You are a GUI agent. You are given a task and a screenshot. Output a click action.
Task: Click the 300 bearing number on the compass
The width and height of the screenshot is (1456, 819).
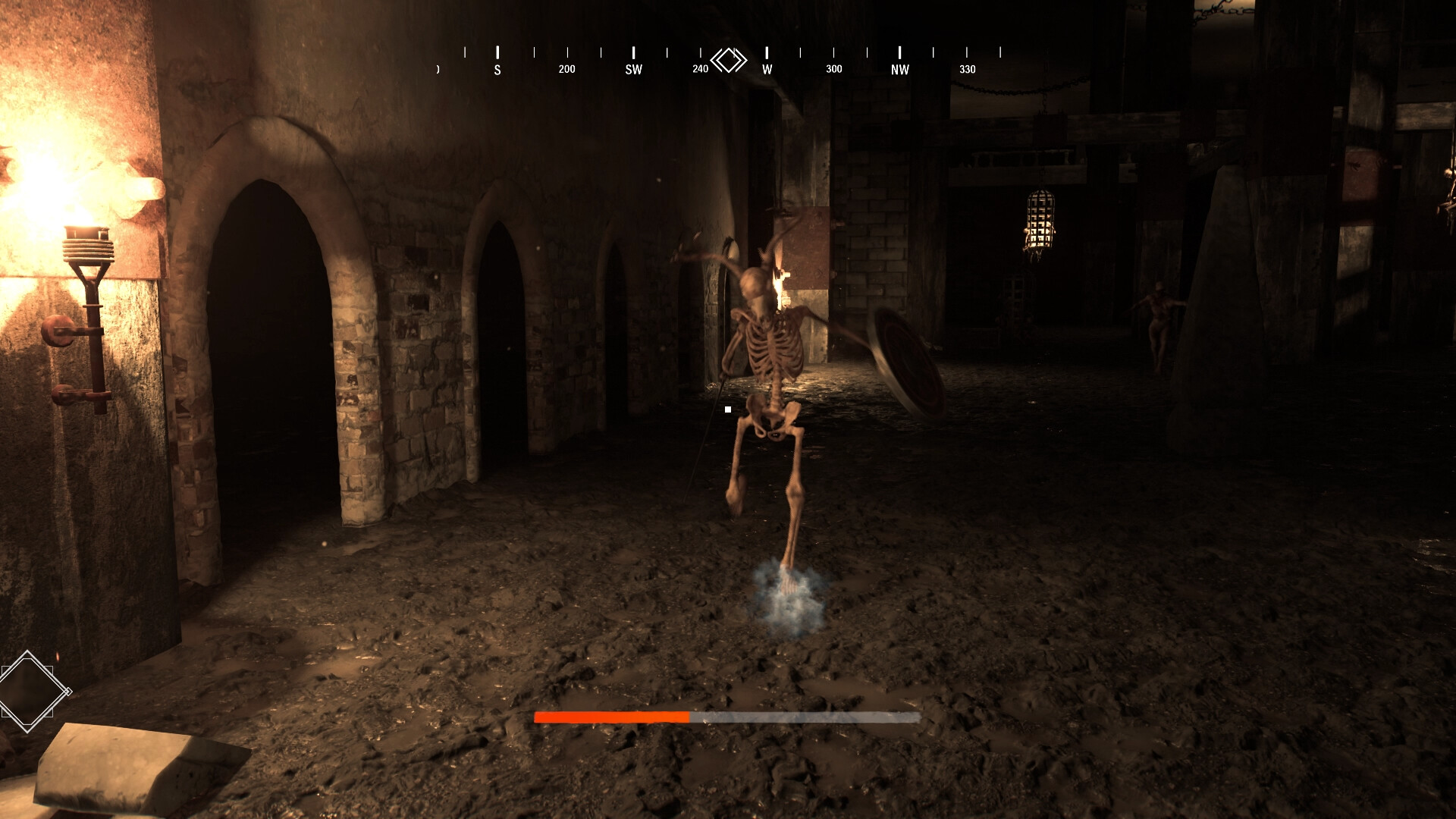pos(833,69)
